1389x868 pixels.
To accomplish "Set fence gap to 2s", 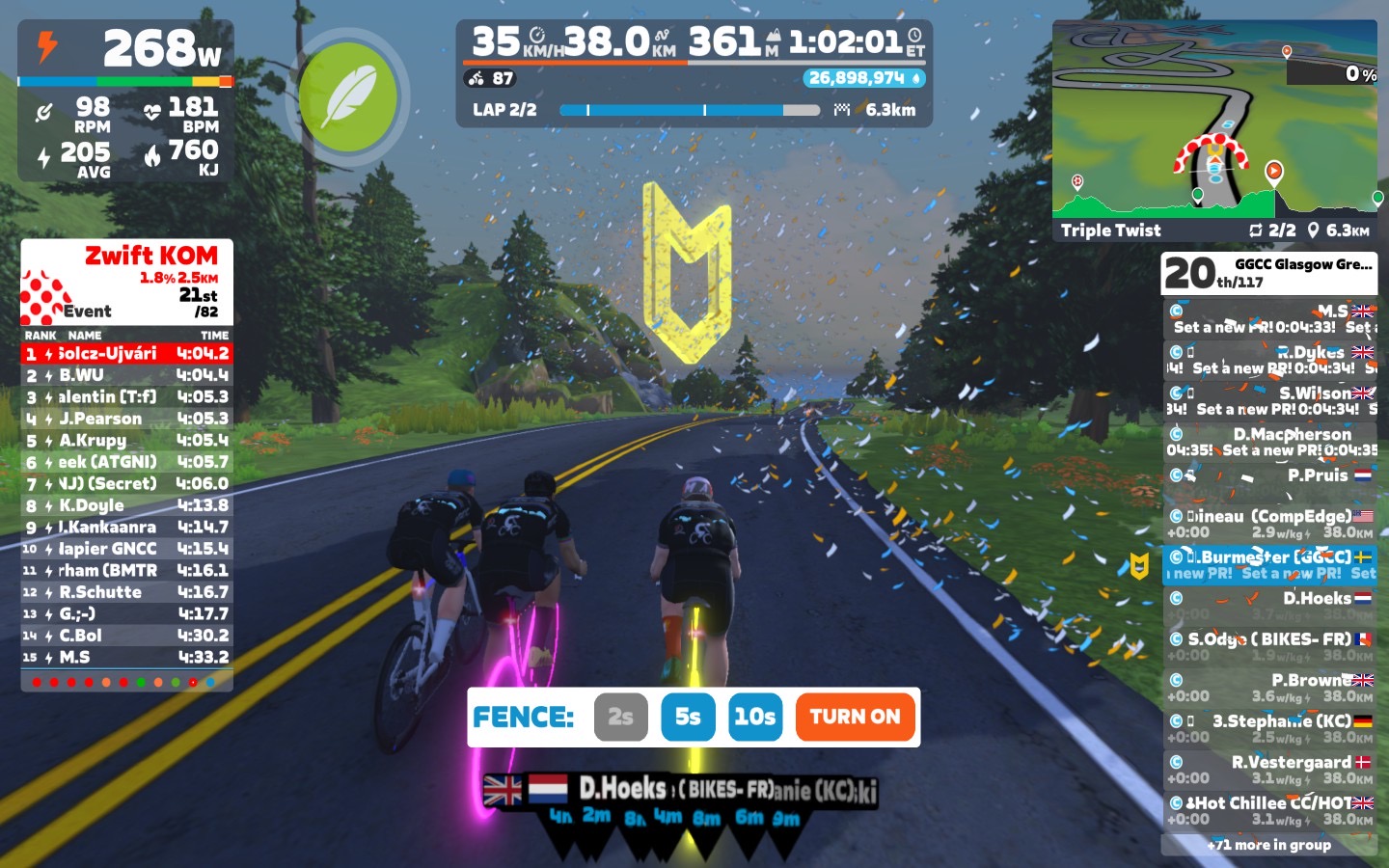I will 620,717.
